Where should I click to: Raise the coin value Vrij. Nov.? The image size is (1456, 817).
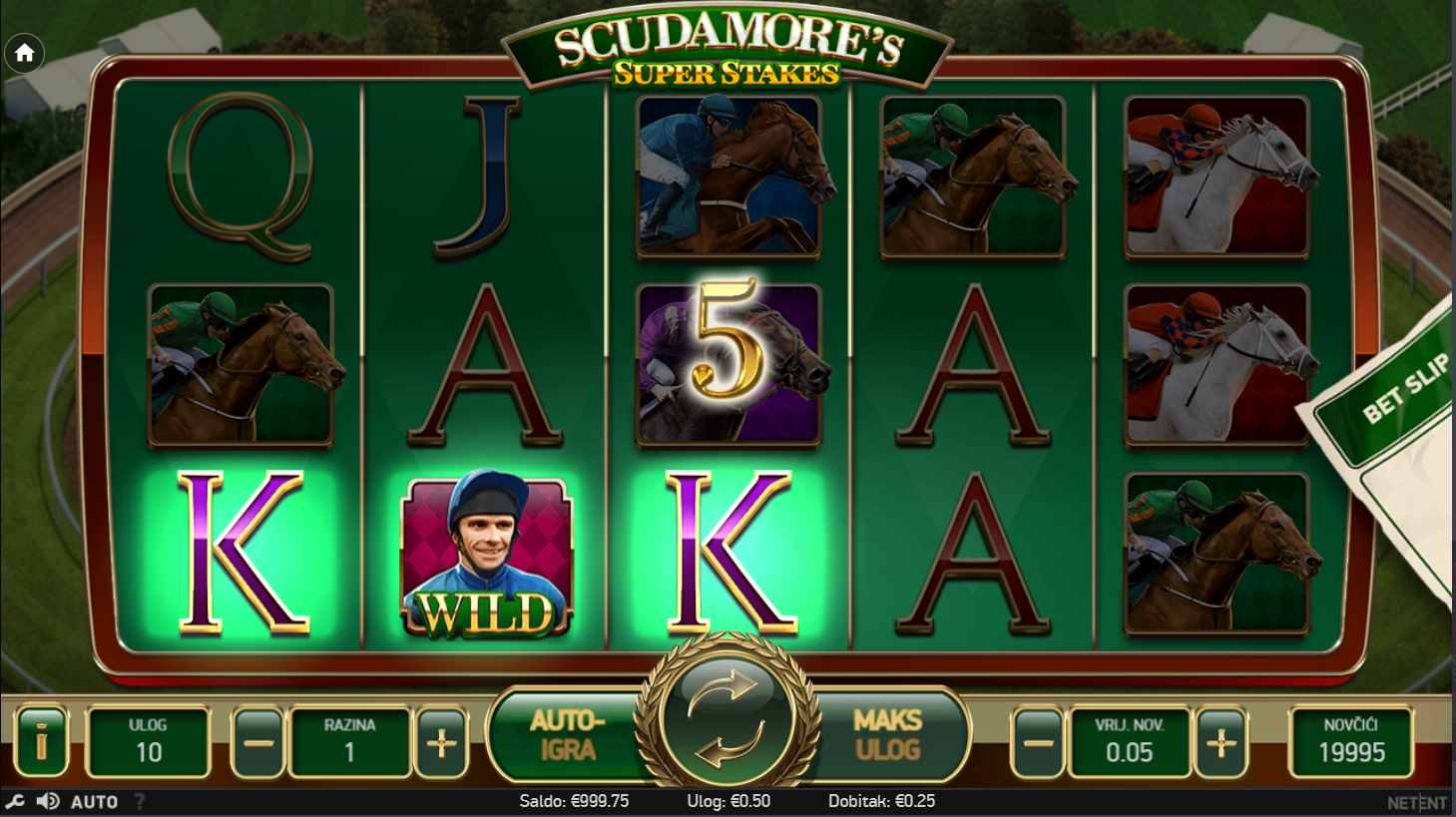coord(1221,742)
